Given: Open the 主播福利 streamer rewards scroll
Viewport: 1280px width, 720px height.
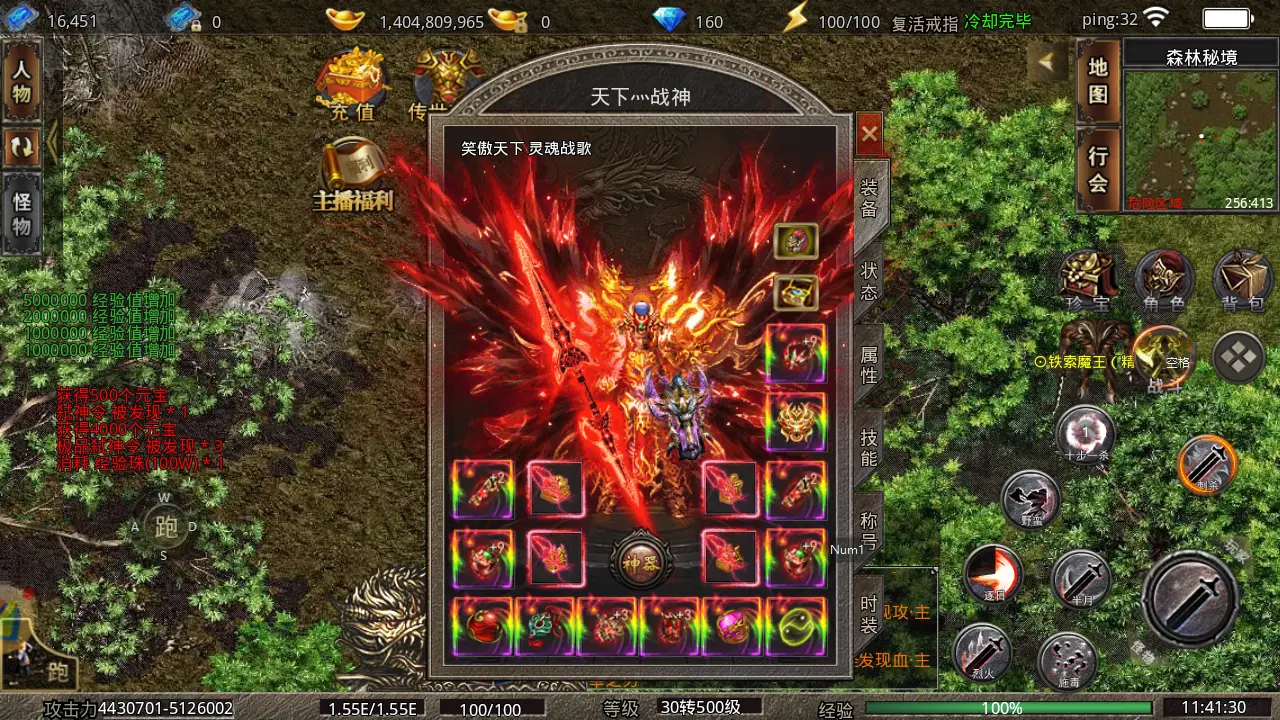Looking at the screenshot, I should (x=353, y=177).
